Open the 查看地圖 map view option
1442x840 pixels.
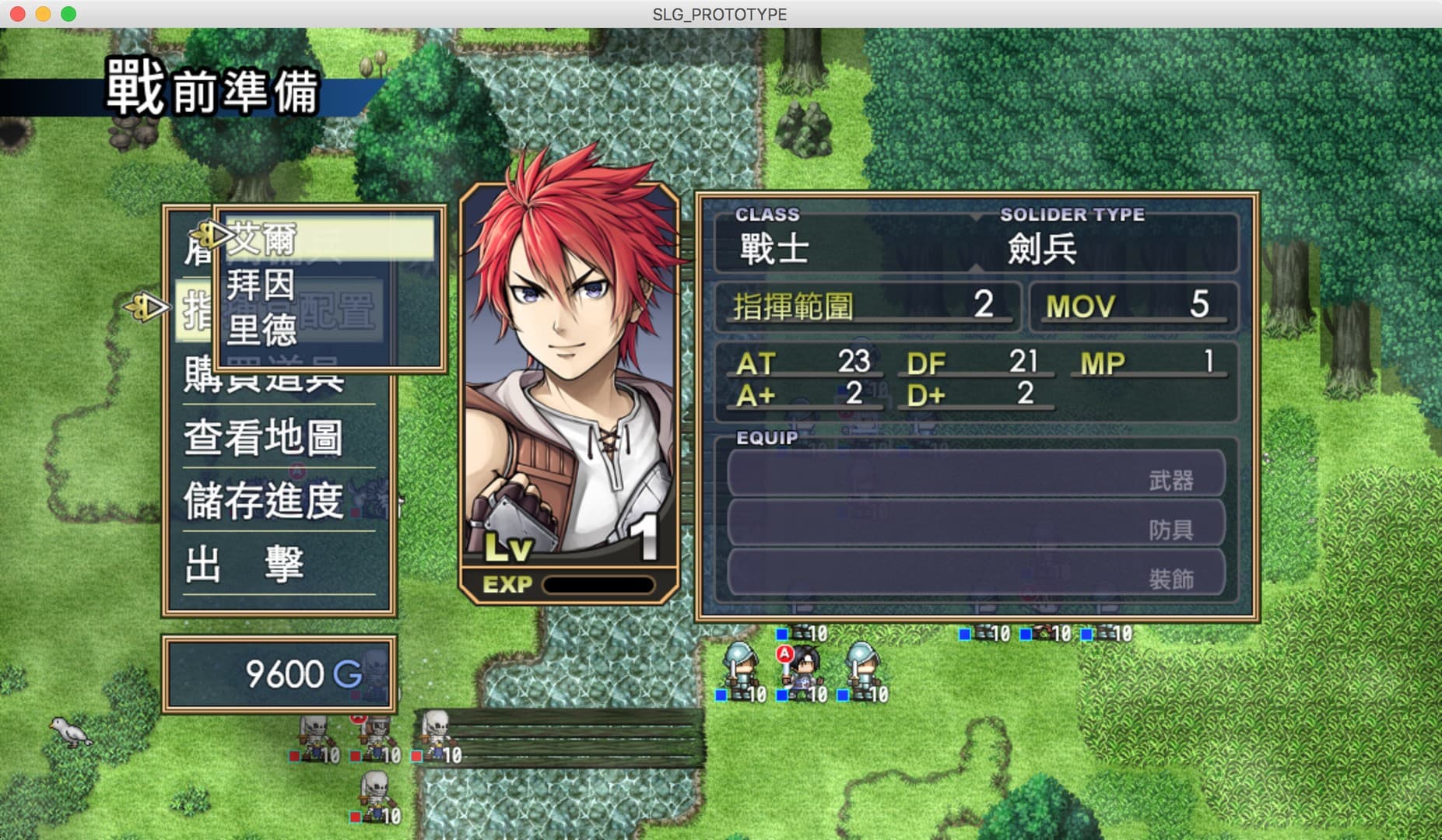[265, 437]
